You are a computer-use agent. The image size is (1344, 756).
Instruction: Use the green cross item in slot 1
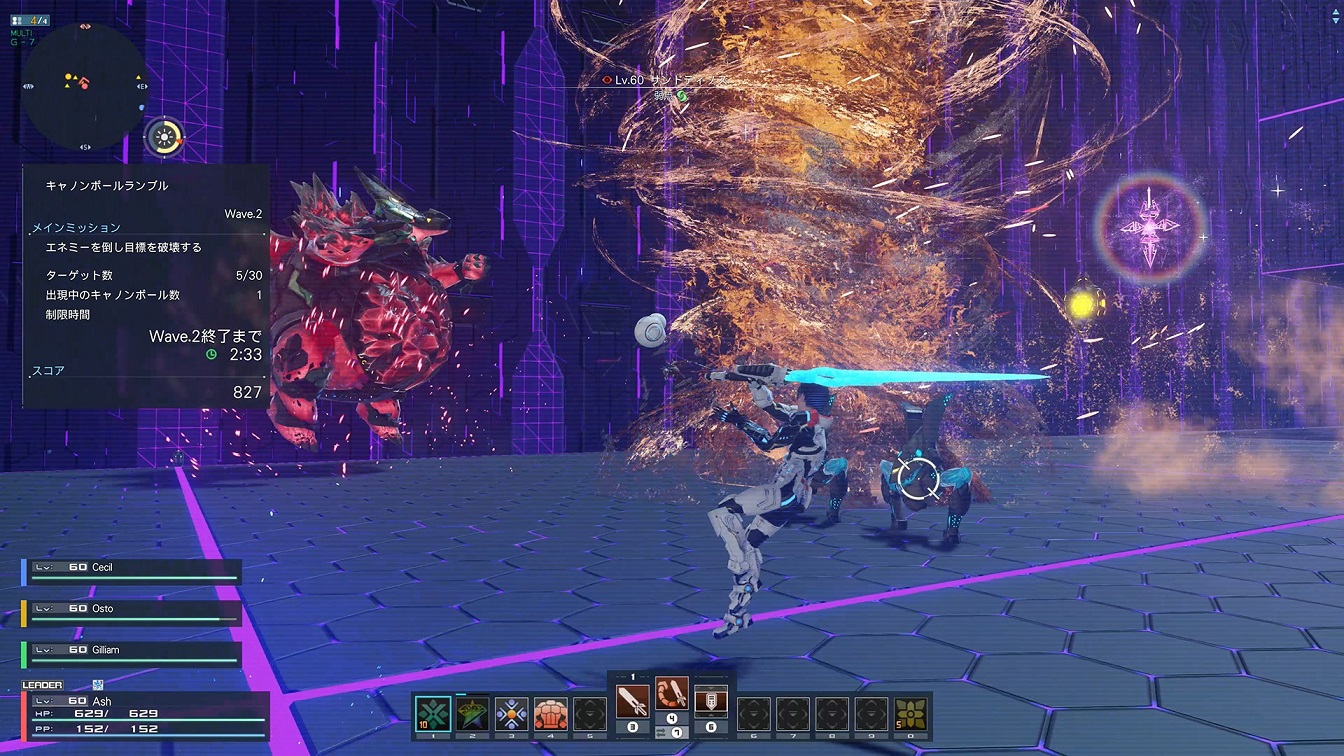click(x=433, y=713)
